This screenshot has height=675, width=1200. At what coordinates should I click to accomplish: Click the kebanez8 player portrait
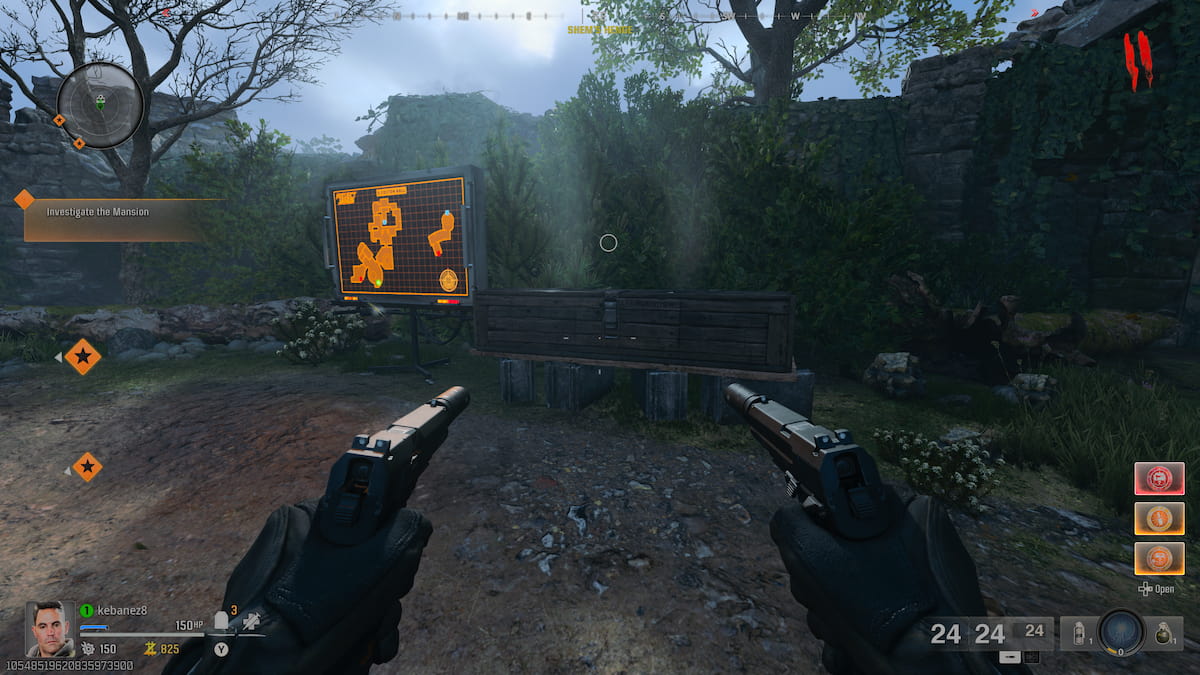(x=49, y=628)
